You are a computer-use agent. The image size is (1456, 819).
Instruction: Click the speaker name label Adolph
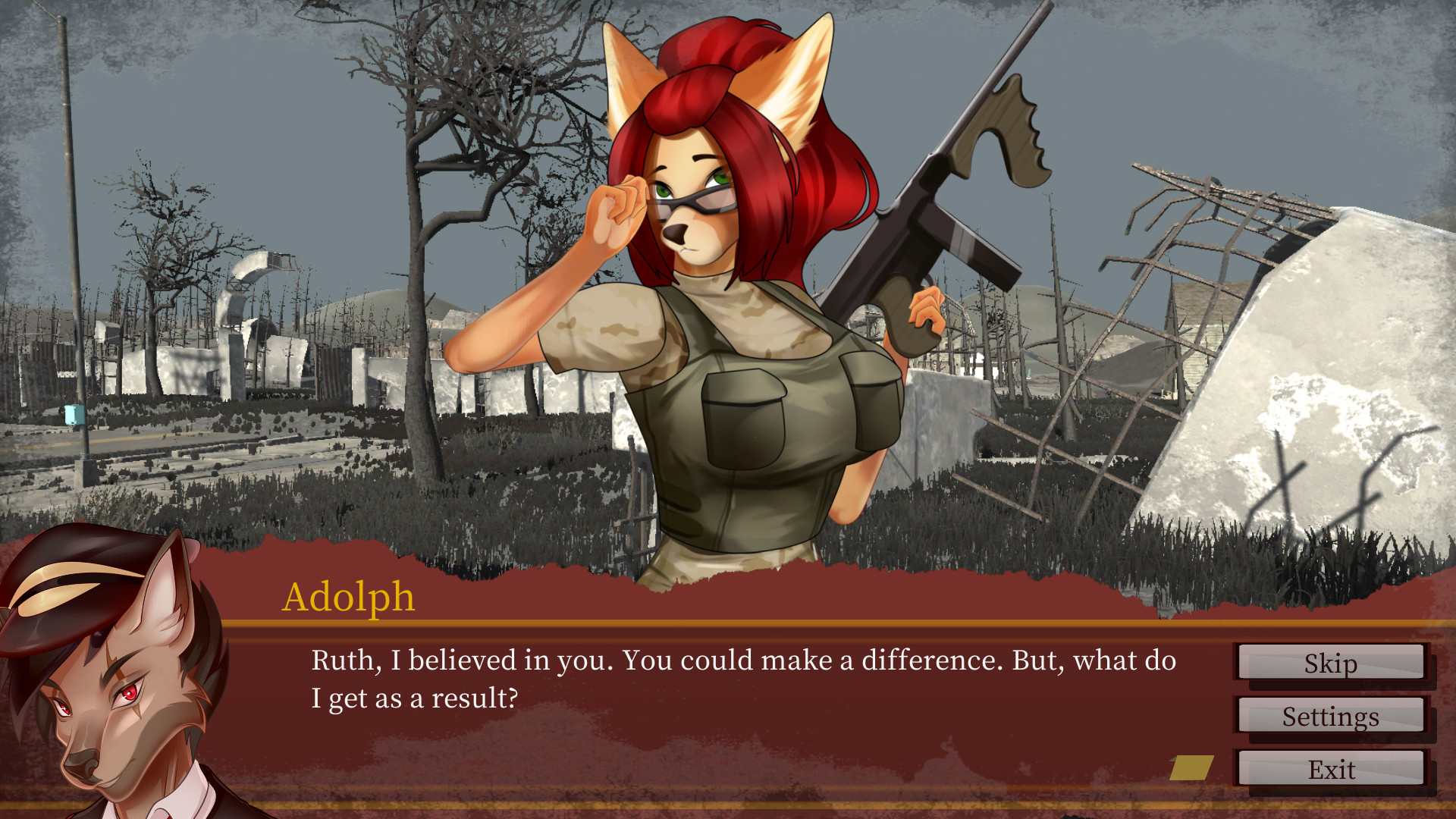[349, 599]
